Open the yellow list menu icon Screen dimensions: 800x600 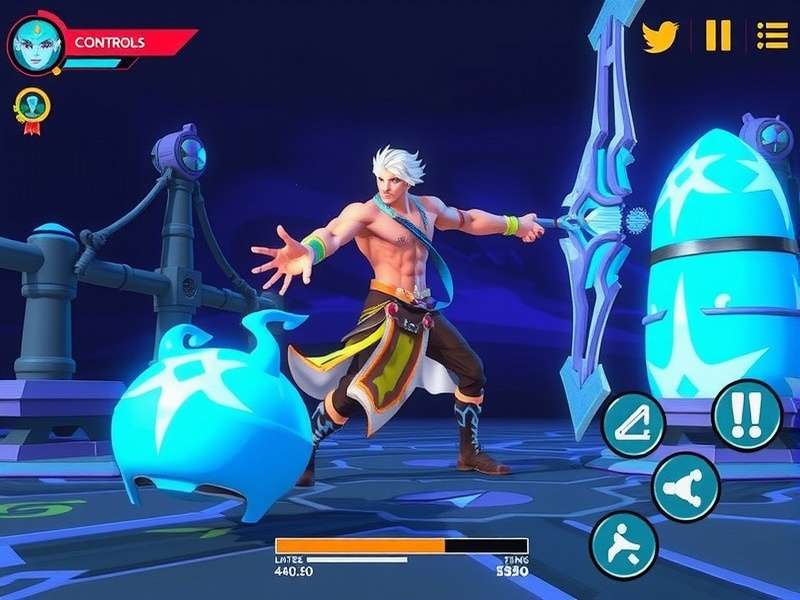pyautogui.click(x=772, y=36)
